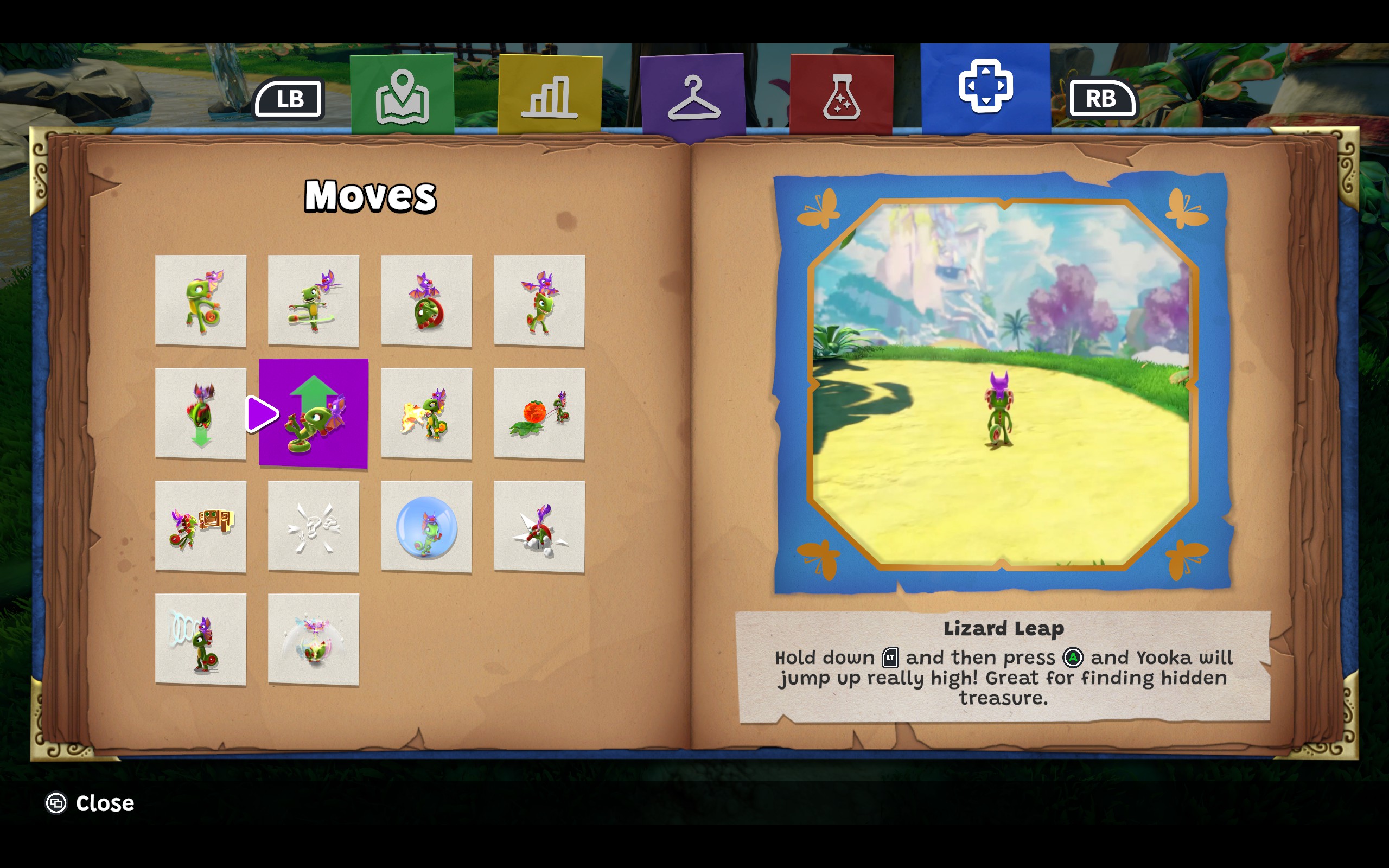
Task: Select the highlighted Lizard Leap move tile
Action: [x=314, y=413]
